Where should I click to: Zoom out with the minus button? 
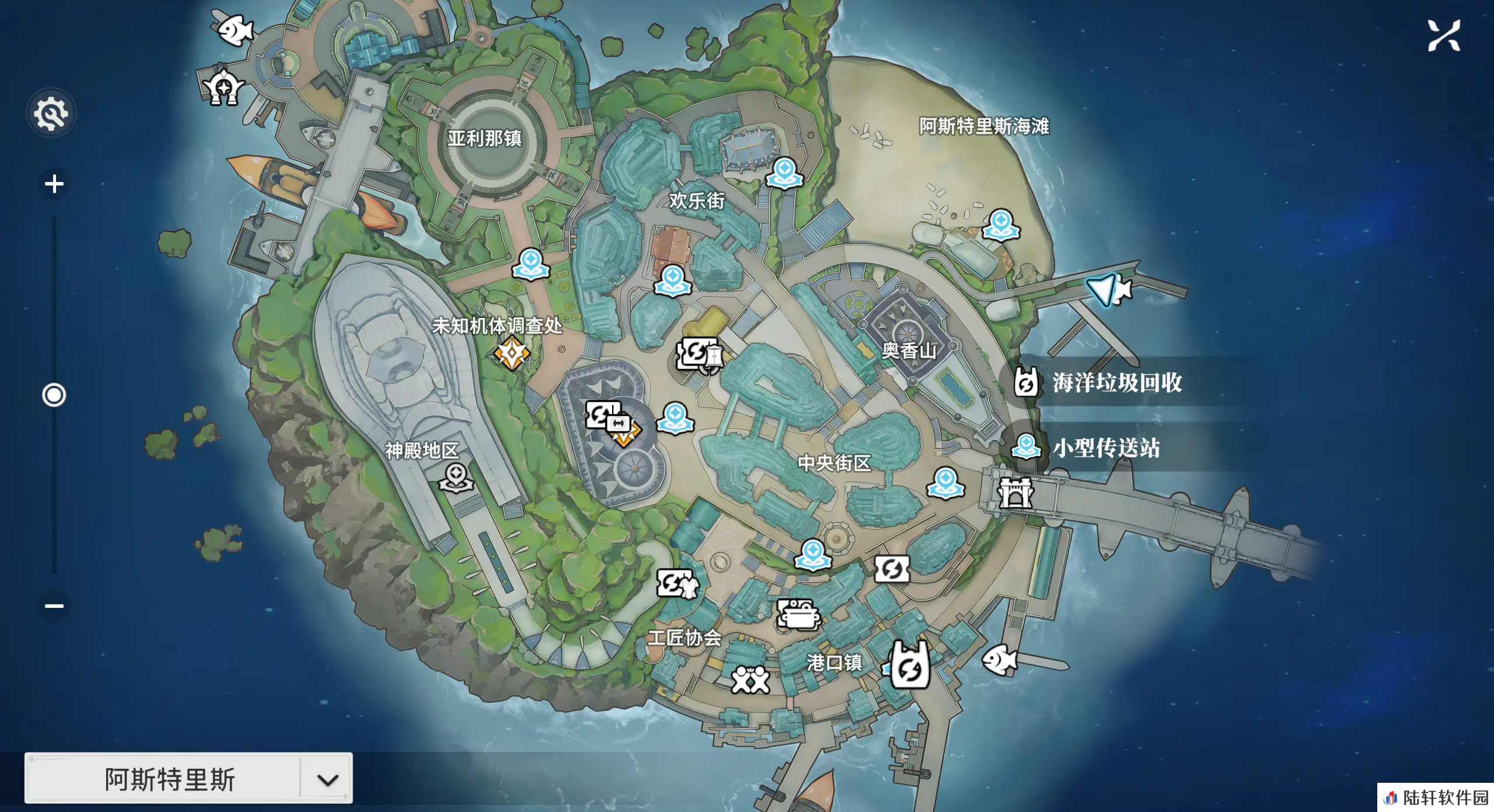pos(54,605)
